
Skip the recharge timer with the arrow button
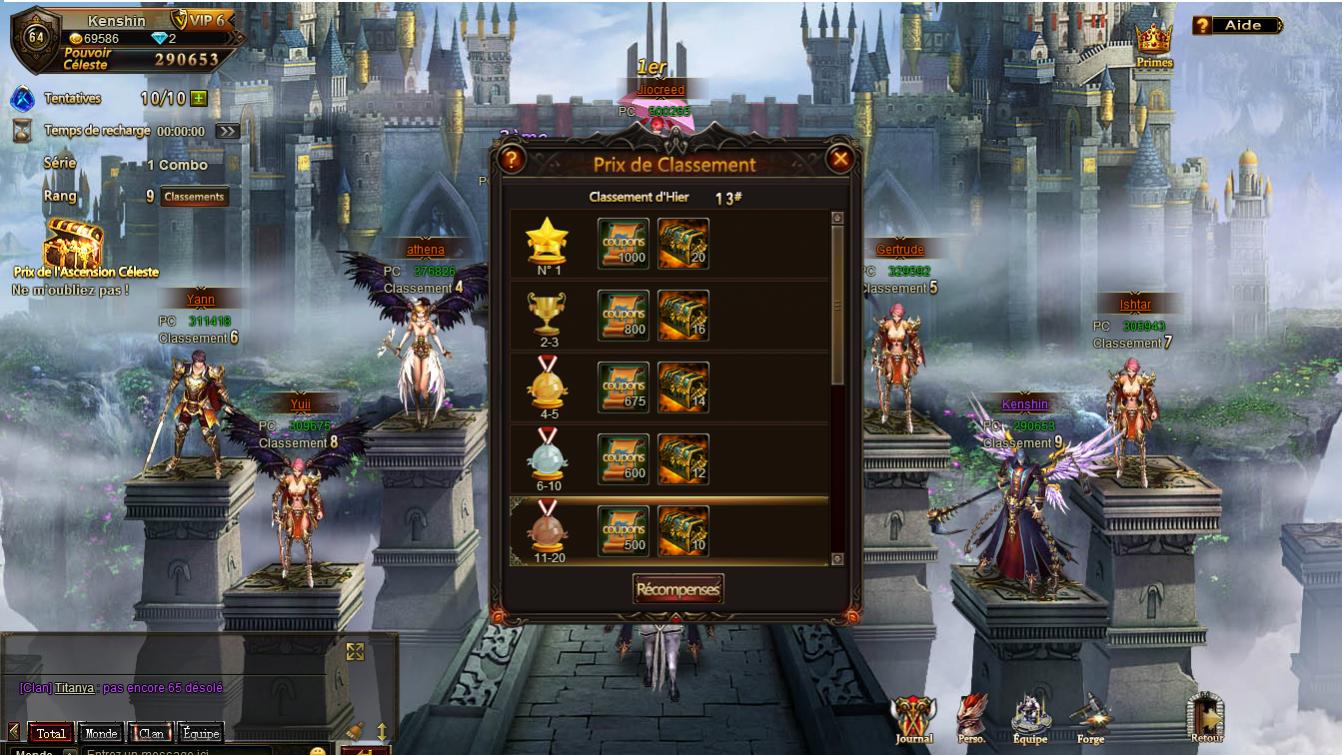tap(227, 131)
